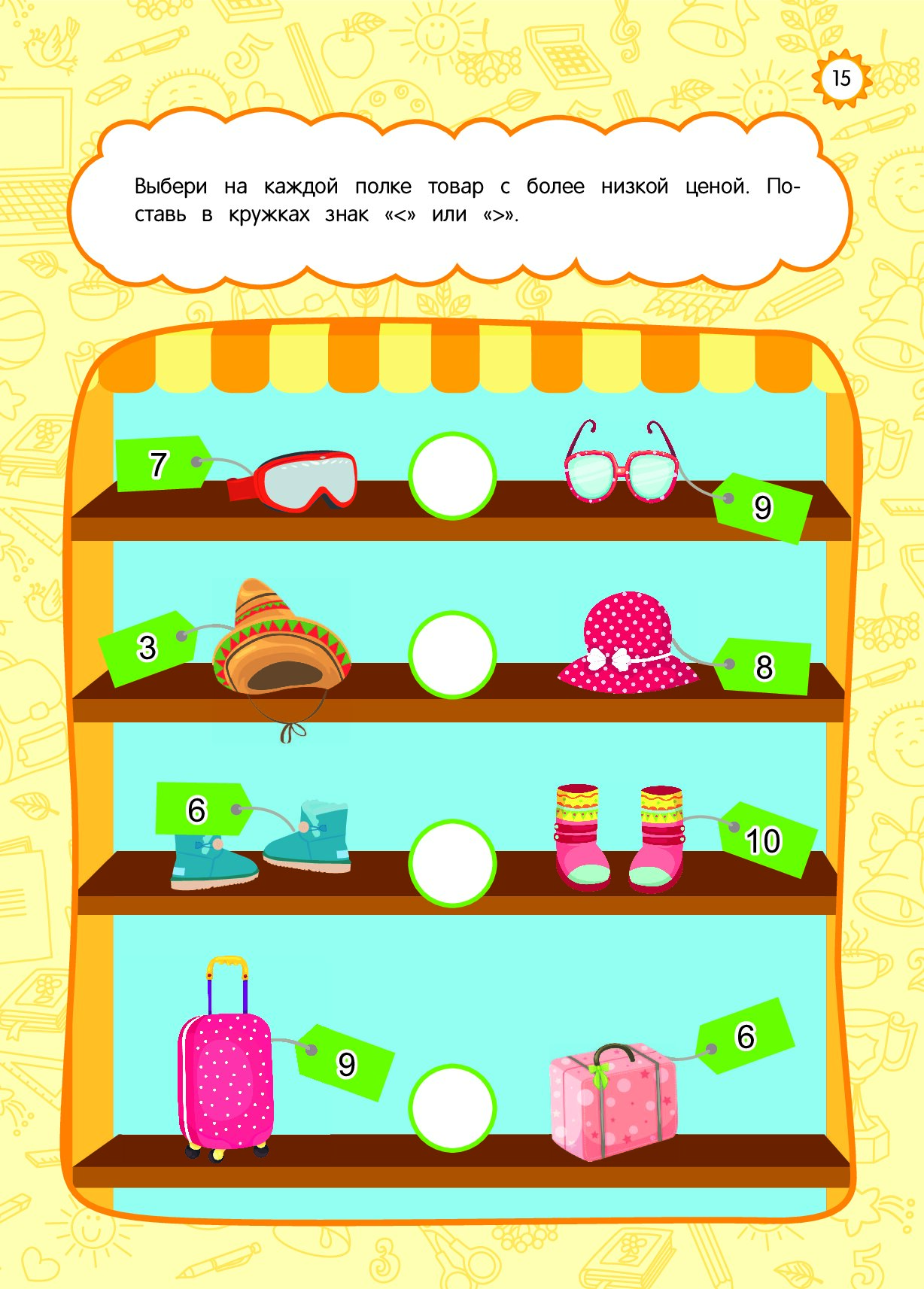The height and width of the screenshot is (1289, 924).
Task: Click the answer circle between teal and pink boots
Action: [x=452, y=862]
